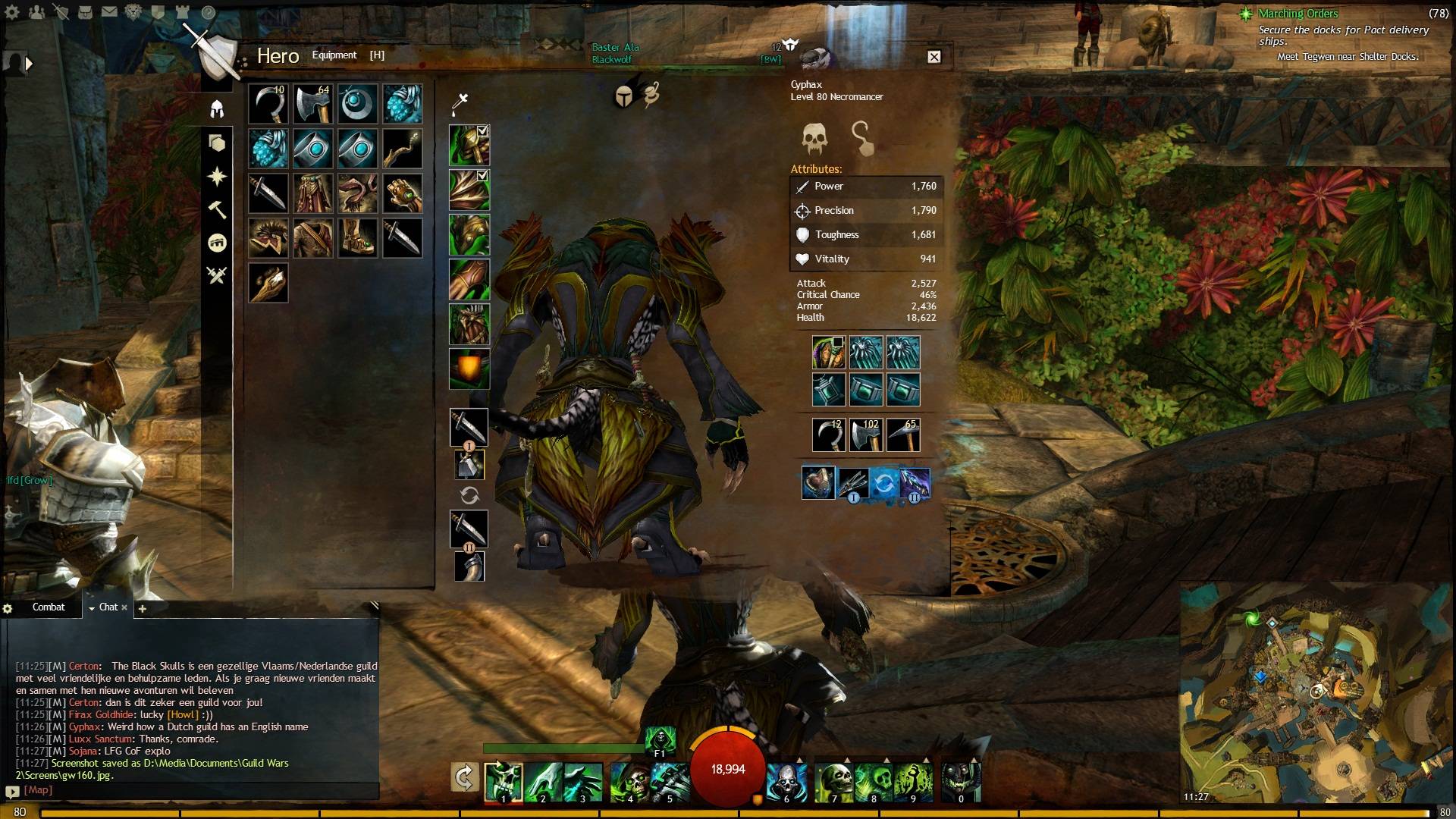Select the harvesting sickle inventory slot
The height and width of the screenshot is (819, 1456).
pos(268,103)
